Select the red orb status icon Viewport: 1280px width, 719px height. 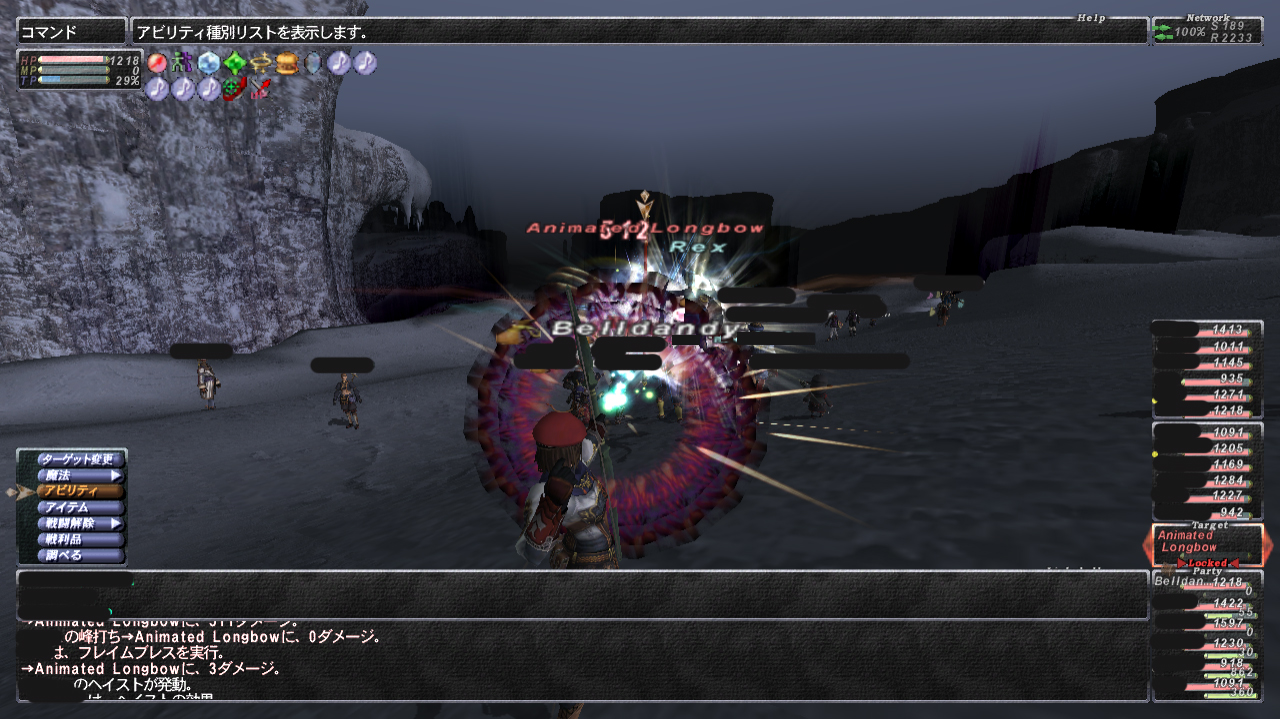157,63
